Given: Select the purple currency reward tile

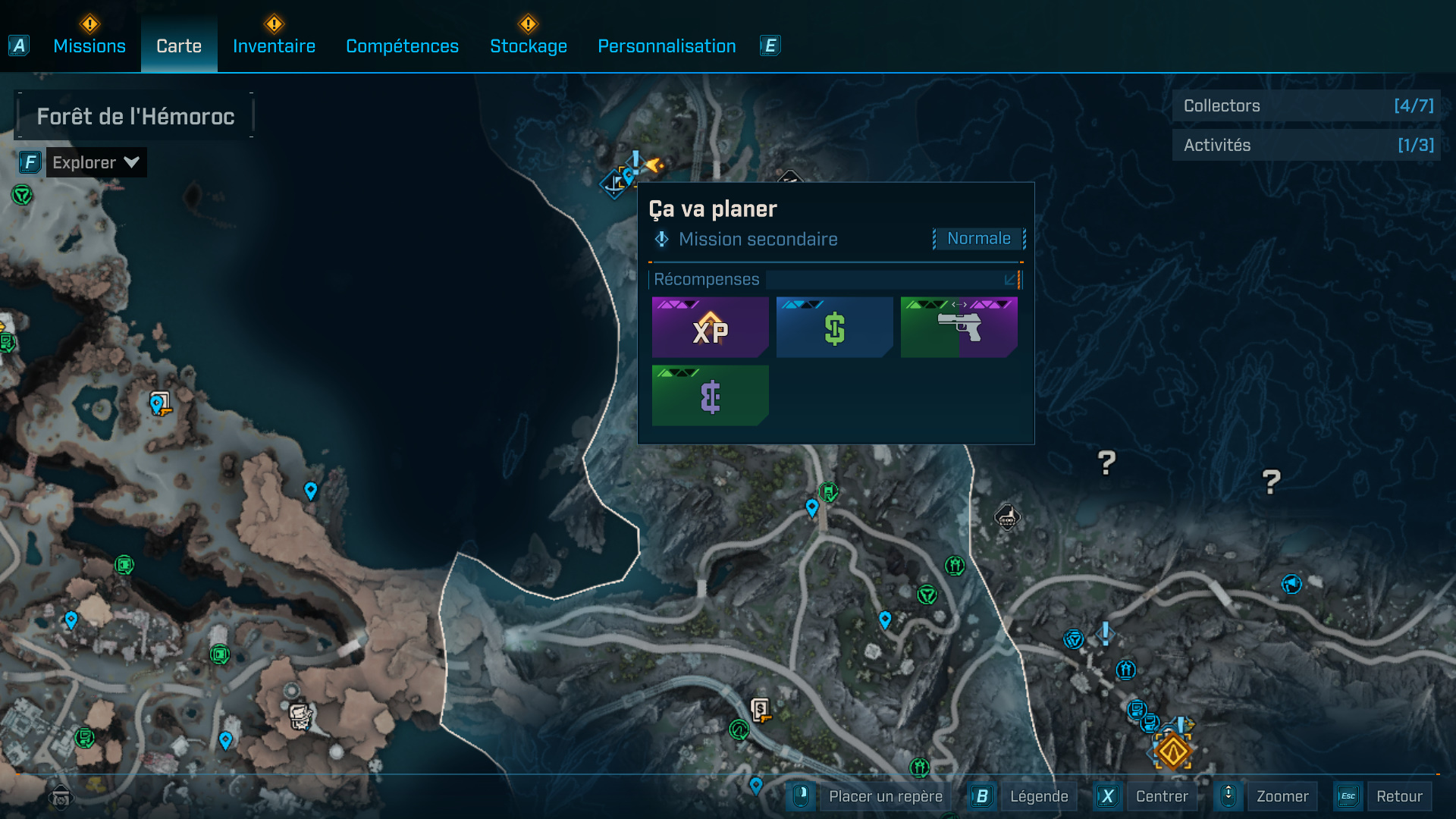Looking at the screenshot, I should (x=710, y=396).
